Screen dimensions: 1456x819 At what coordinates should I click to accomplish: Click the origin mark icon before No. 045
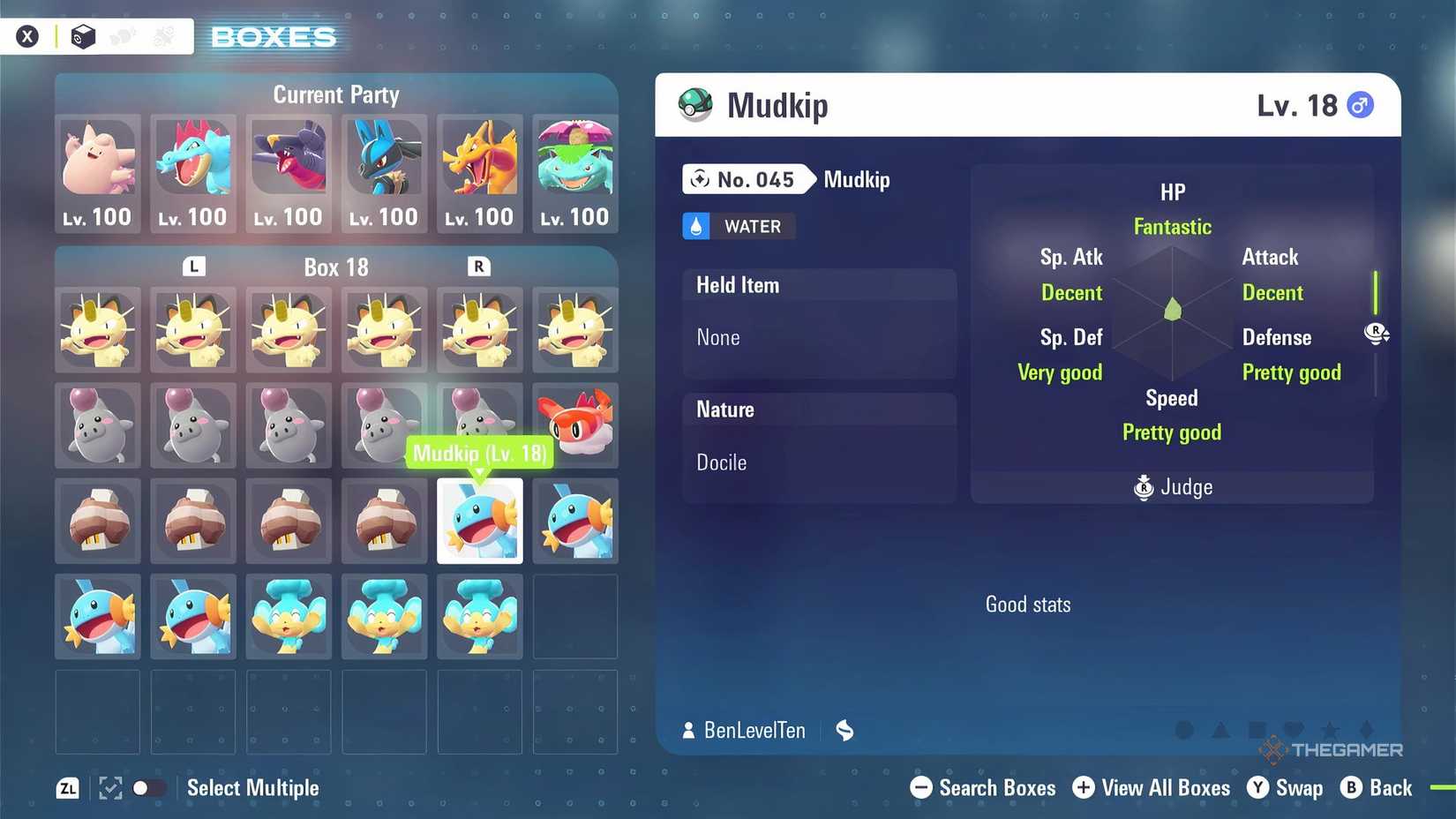point(700,179)
